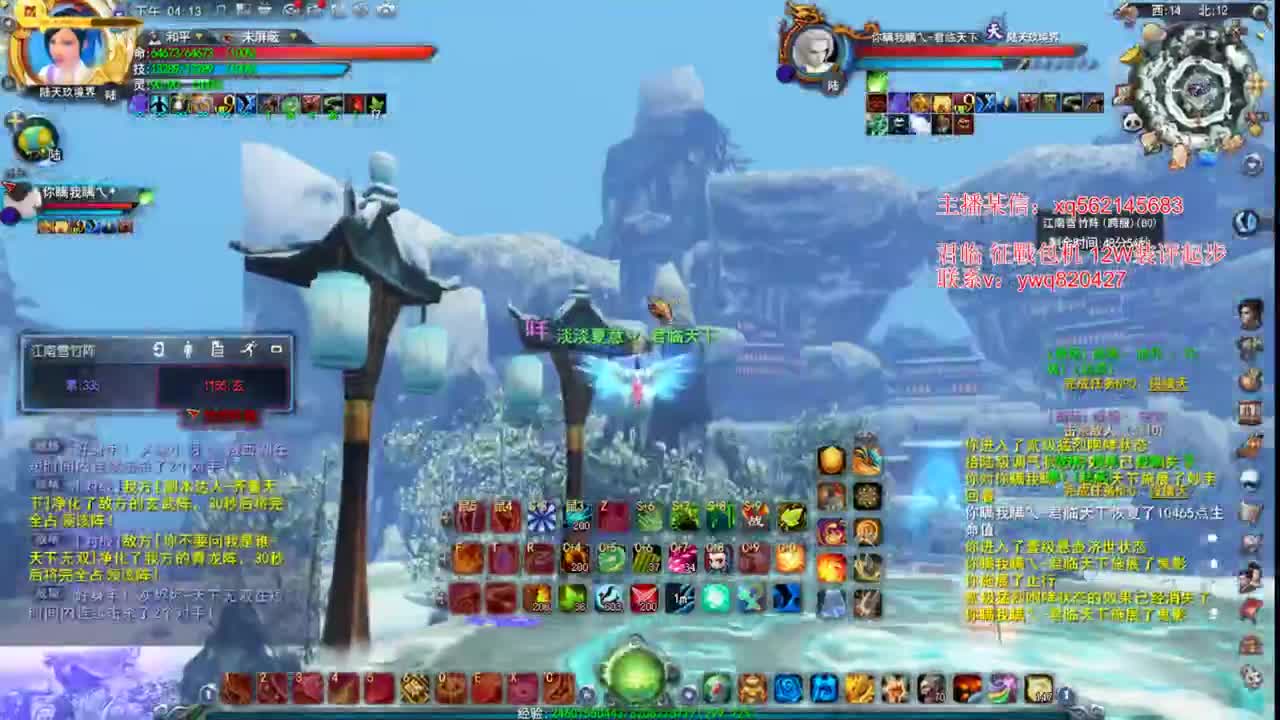Toggle the document icon in 江南雪竹阵 window
This screenshot has height=720, width=1280.
pyautogui.click(x=218, y=350)
